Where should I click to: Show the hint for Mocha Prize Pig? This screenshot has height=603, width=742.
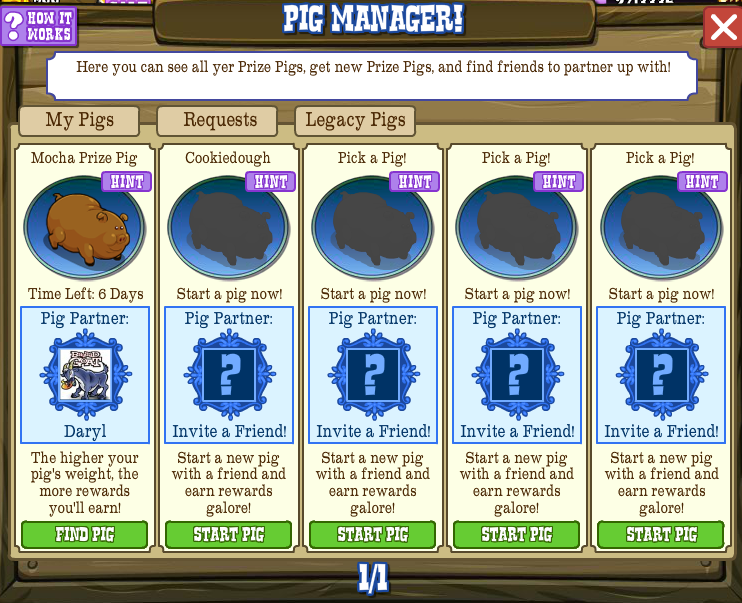[x=126, y=182]
